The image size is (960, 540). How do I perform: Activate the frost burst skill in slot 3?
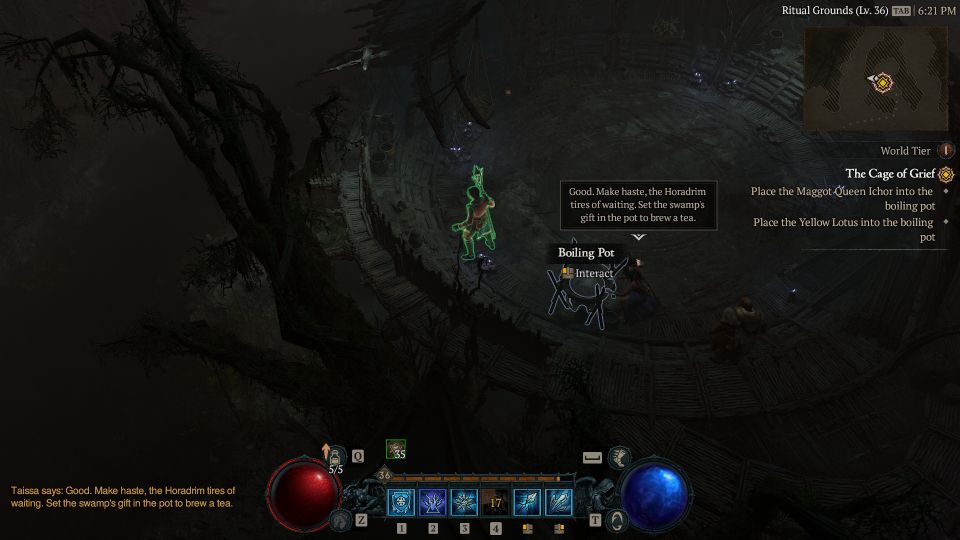pos(464,502)
